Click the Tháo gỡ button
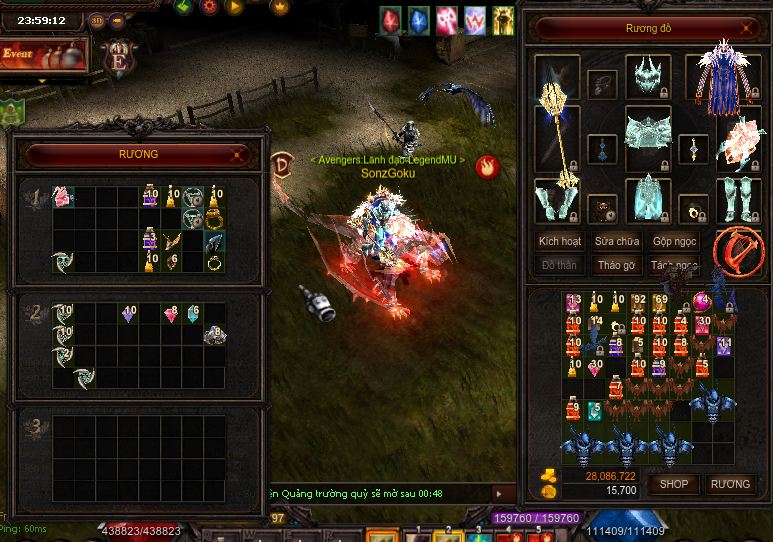Viewport: 773px width, 542px height. tap(616, 266)
